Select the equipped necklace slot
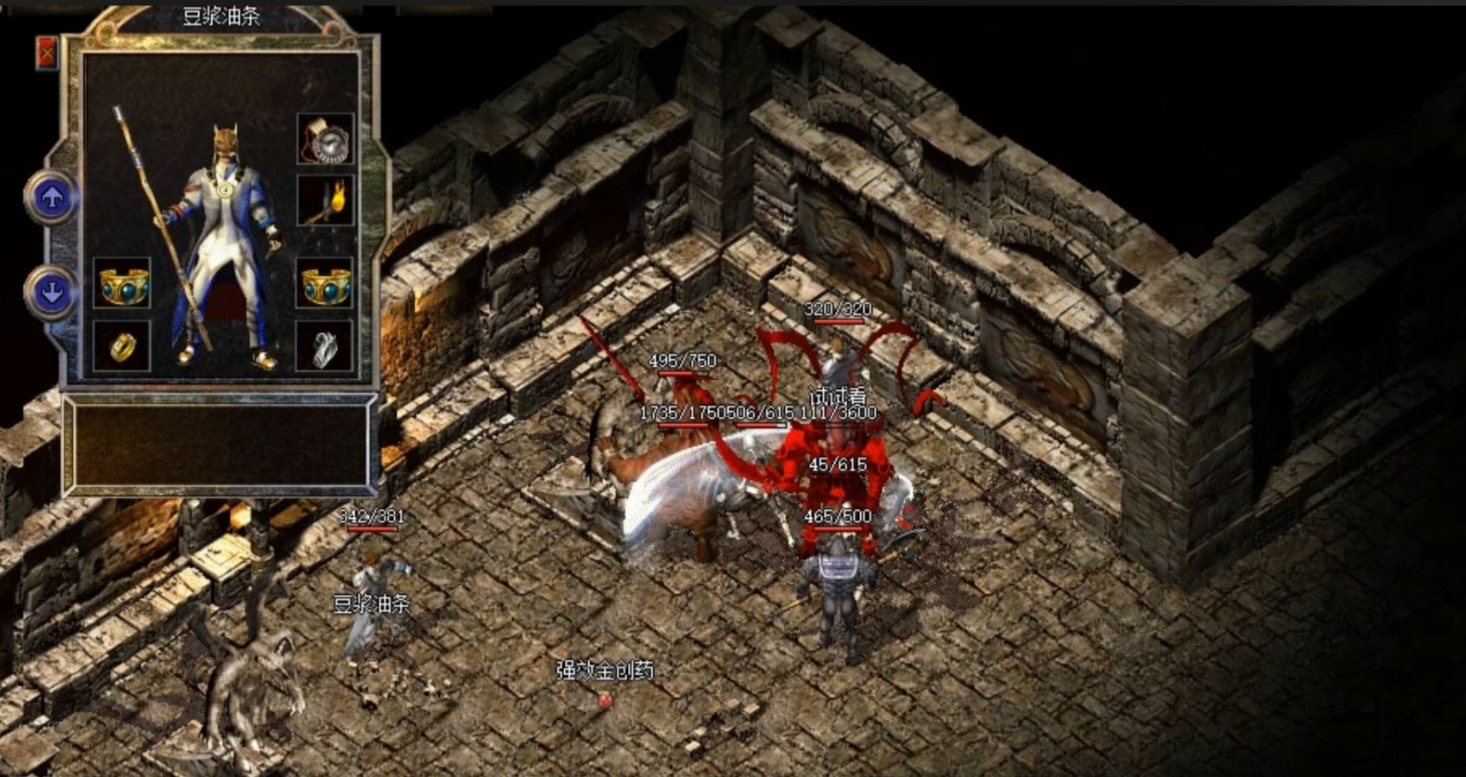 [x=325, y=139]
